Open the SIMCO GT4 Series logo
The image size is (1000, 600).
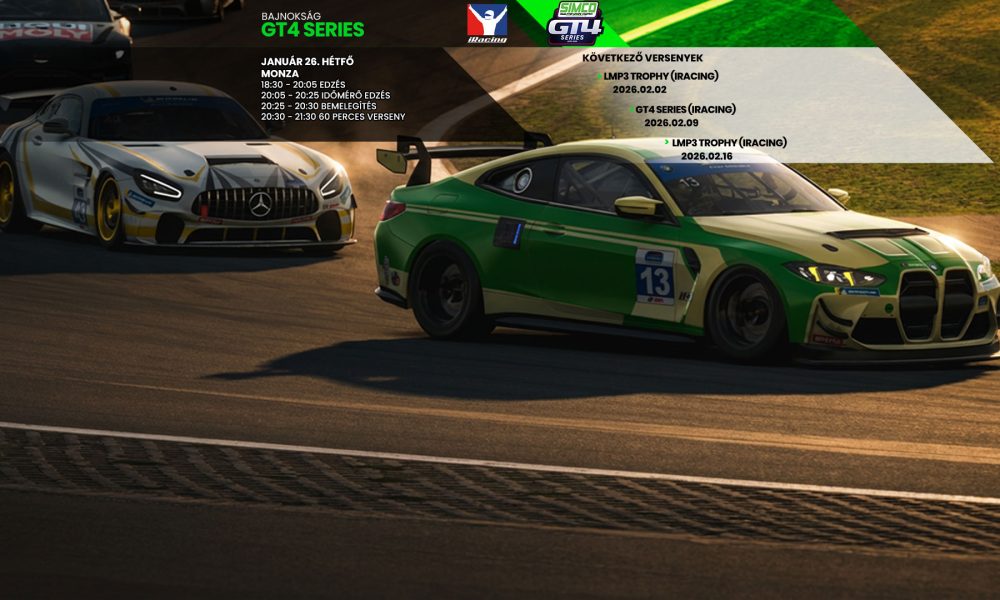tap(575, 23)
